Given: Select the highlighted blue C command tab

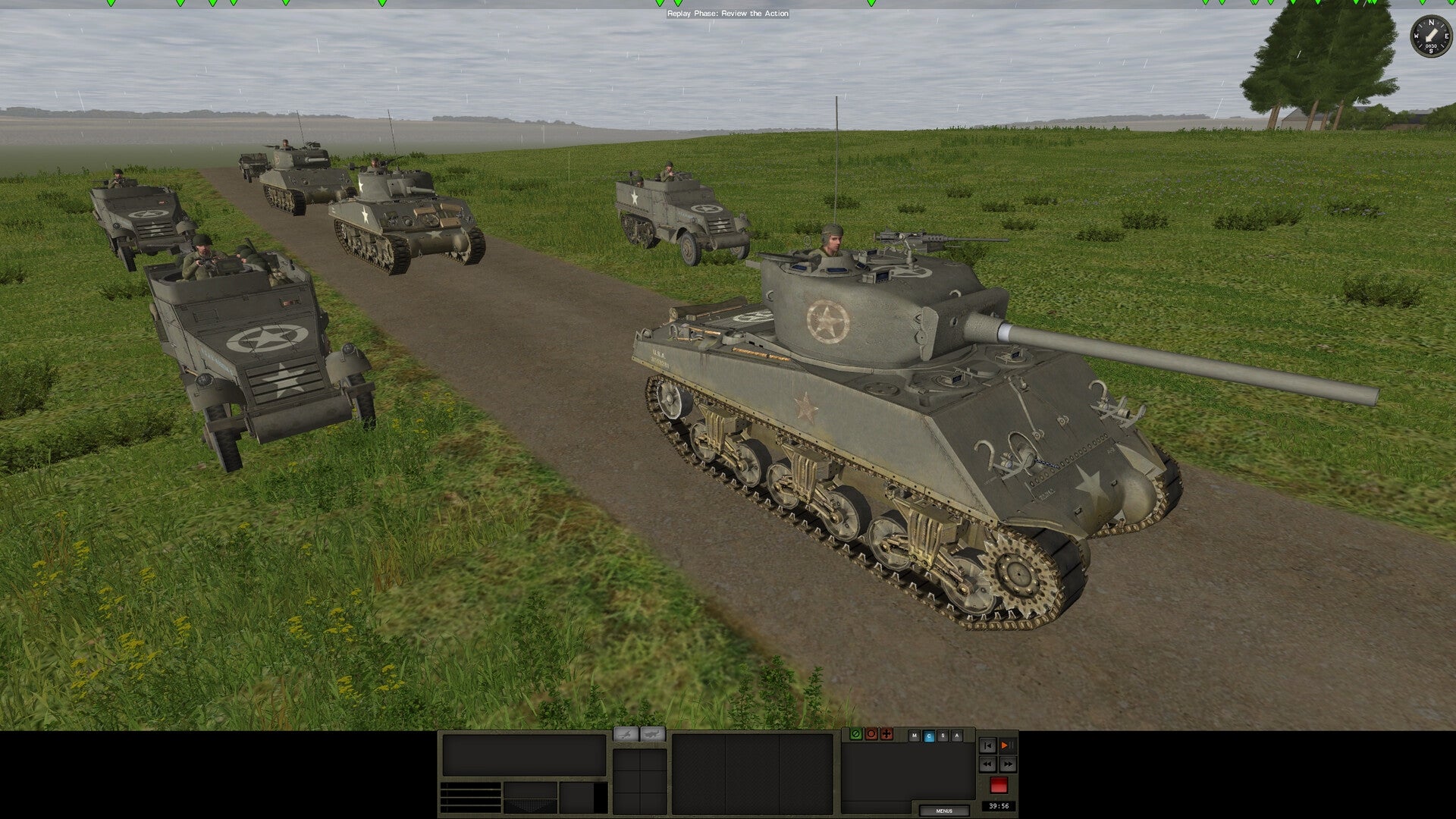Looking at the screenshot, I should pos(929,736).
